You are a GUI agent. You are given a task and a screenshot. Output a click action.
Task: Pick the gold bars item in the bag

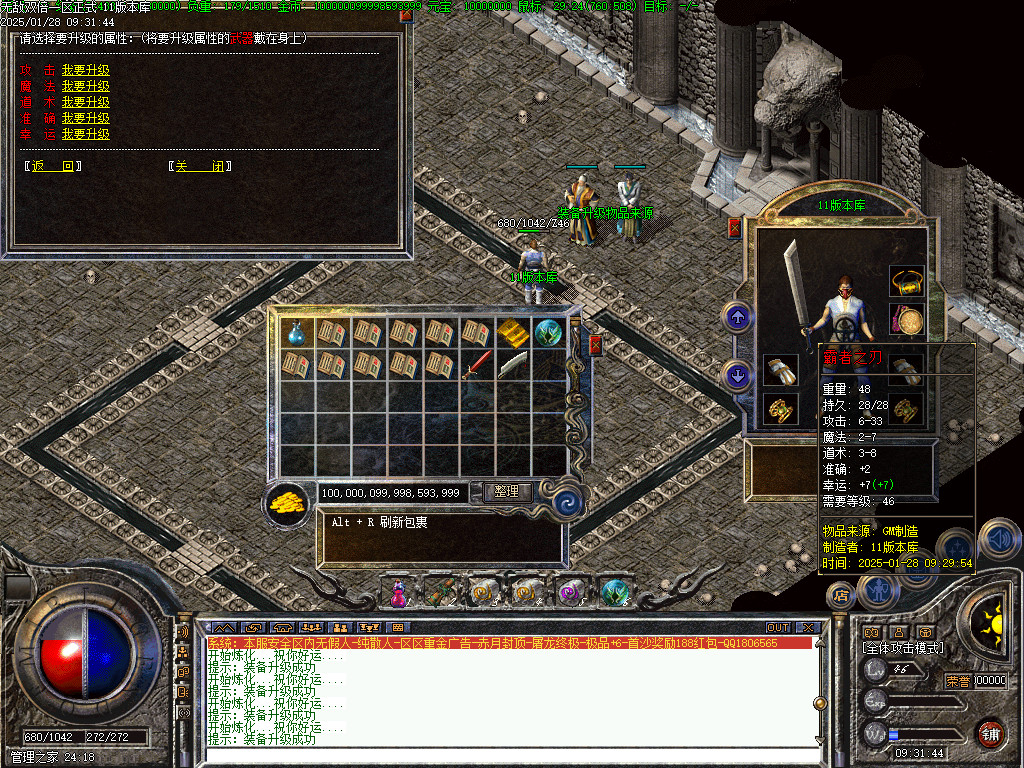512,333
